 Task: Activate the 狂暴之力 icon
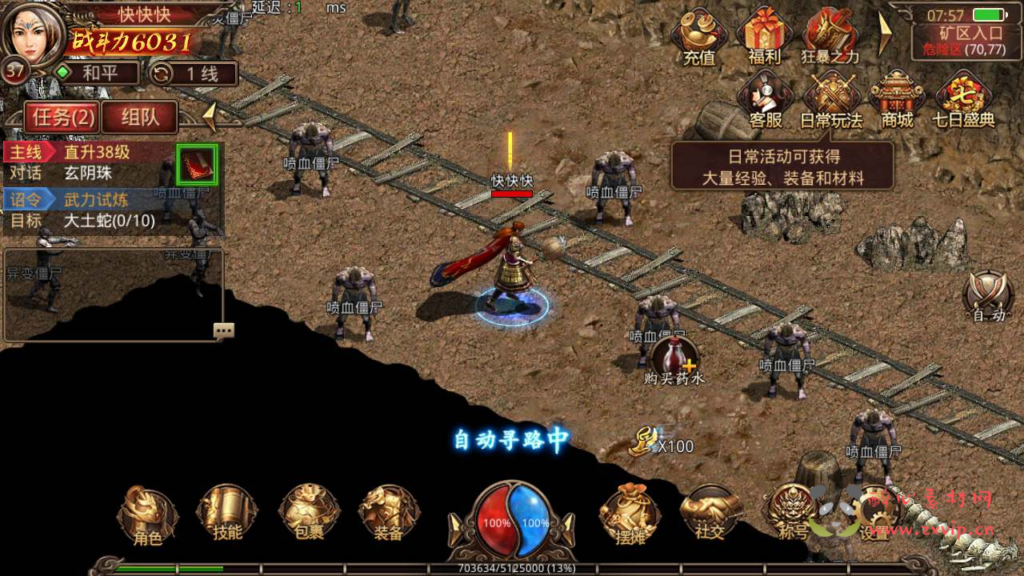pos(830,37)
